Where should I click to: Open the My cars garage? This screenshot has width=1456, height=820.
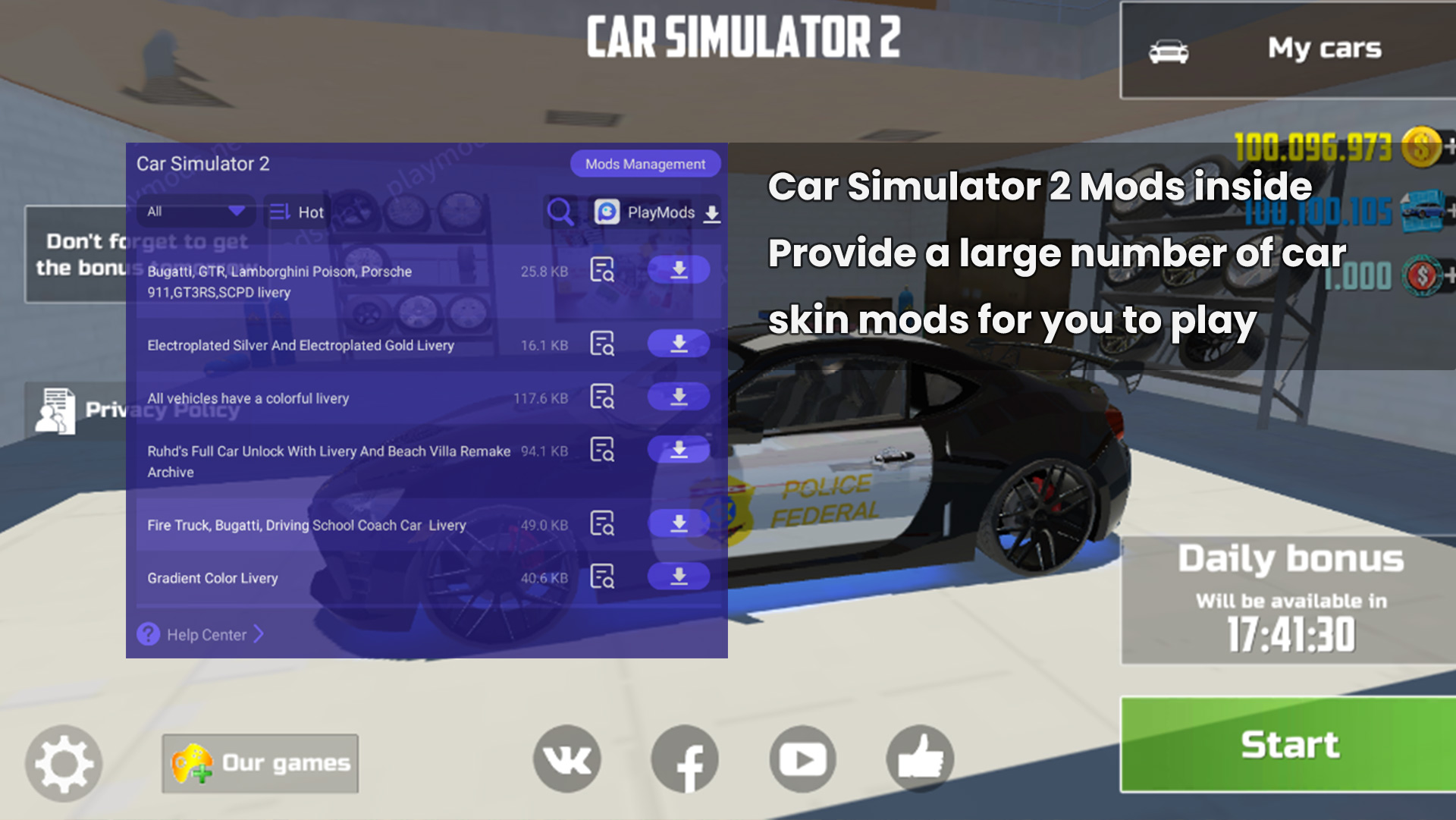click(x=1288, y=50)
